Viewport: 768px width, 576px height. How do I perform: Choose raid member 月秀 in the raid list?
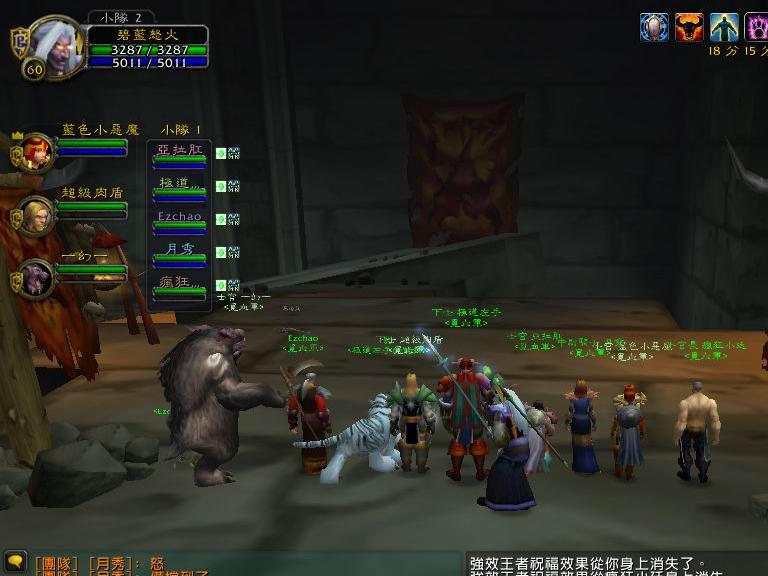[180, 253]
